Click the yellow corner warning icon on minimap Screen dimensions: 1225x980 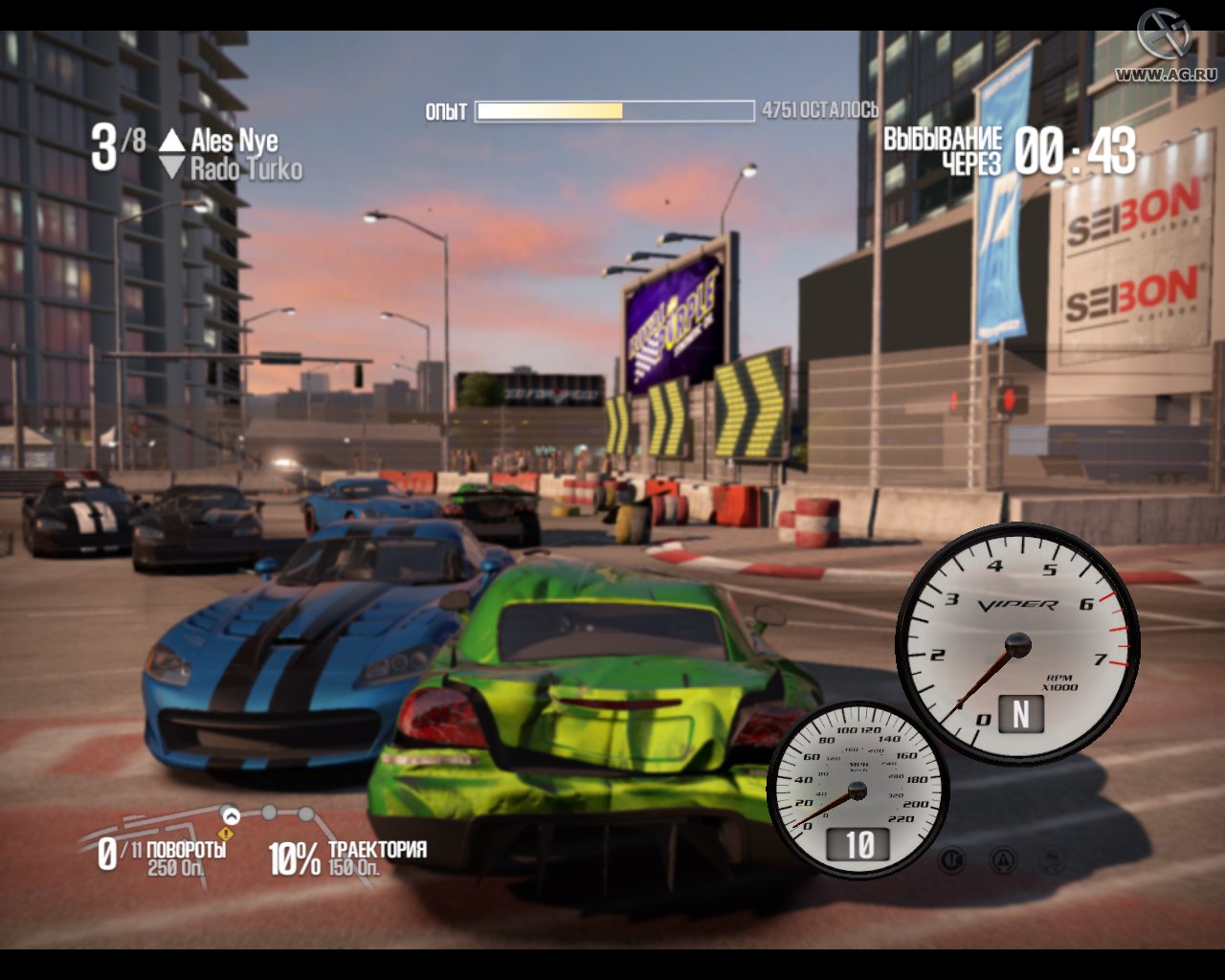[228, 834]
